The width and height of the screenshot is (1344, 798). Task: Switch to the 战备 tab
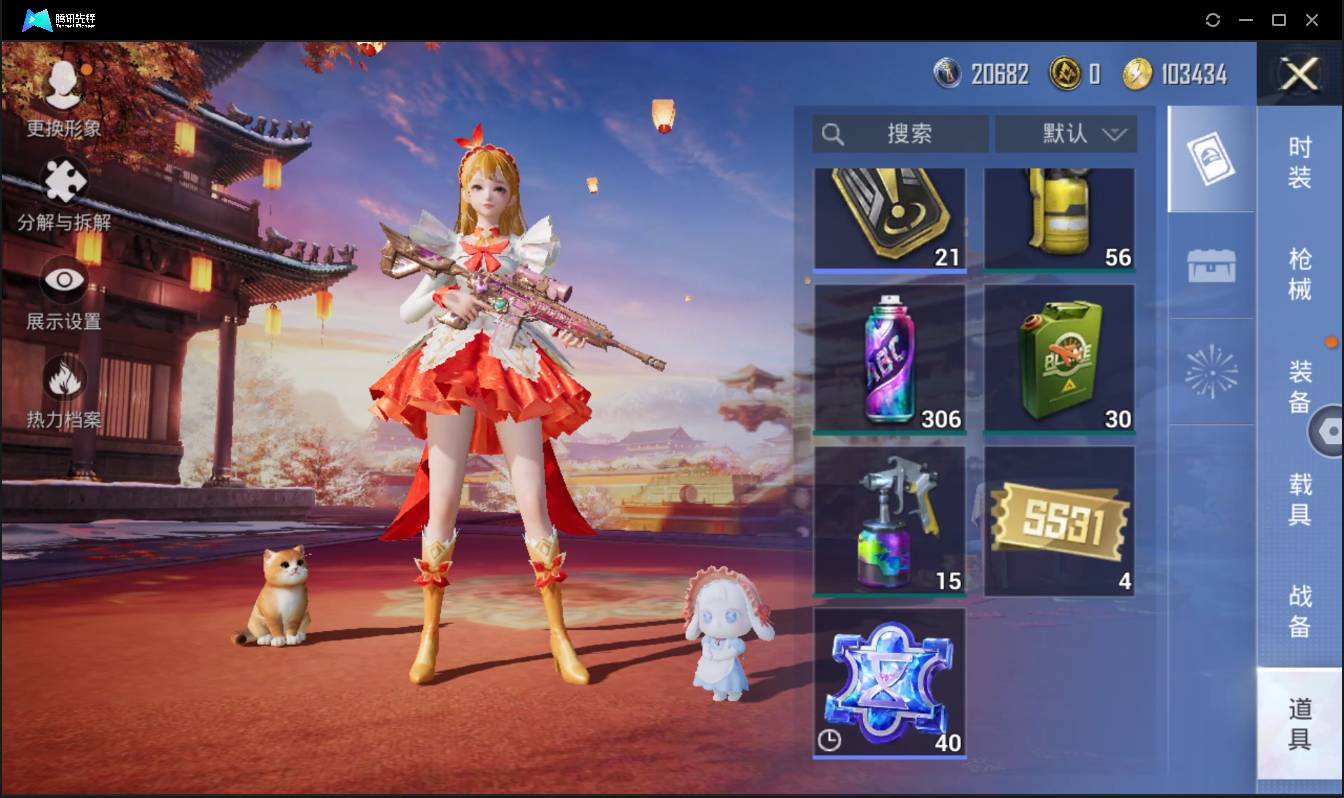tap(1299, 610)
